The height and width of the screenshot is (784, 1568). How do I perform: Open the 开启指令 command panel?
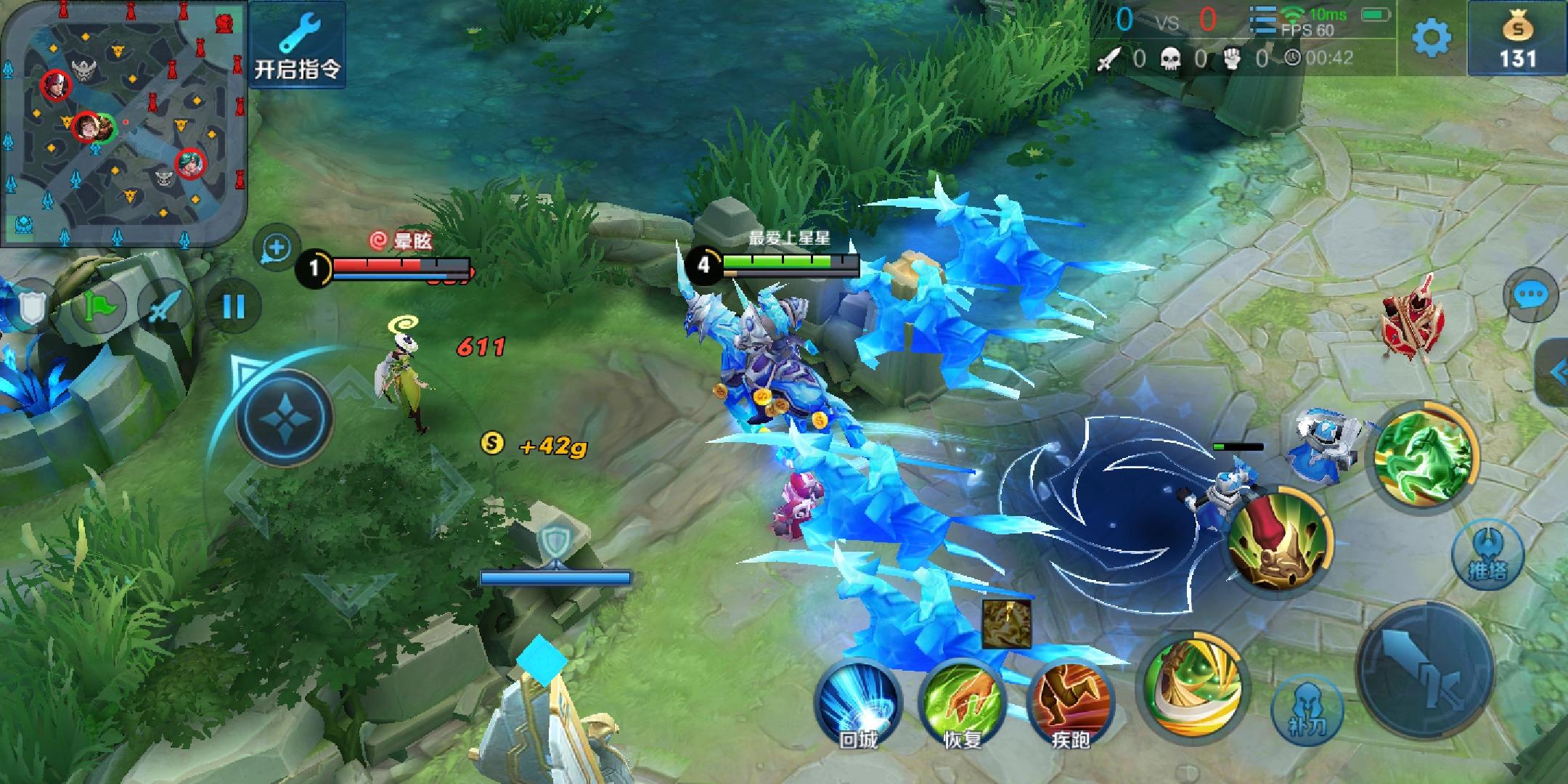pos(297,45)
